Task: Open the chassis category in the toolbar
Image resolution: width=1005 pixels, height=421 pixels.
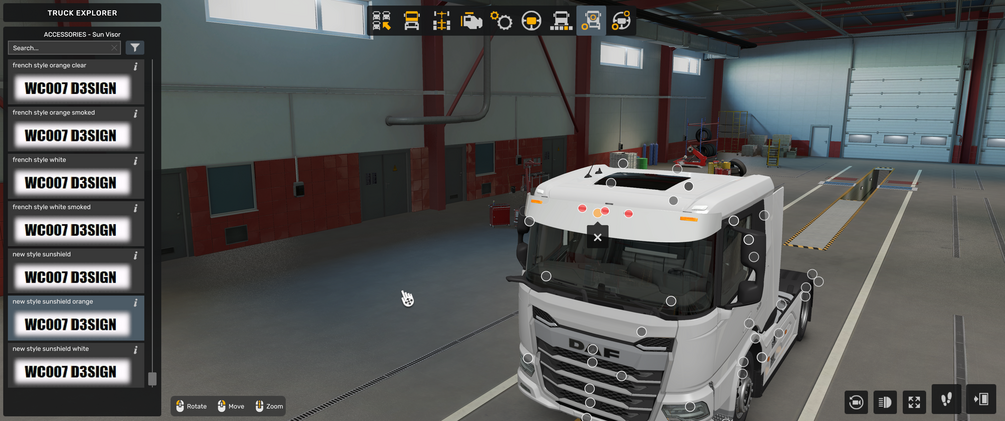Action: (441, 21)
